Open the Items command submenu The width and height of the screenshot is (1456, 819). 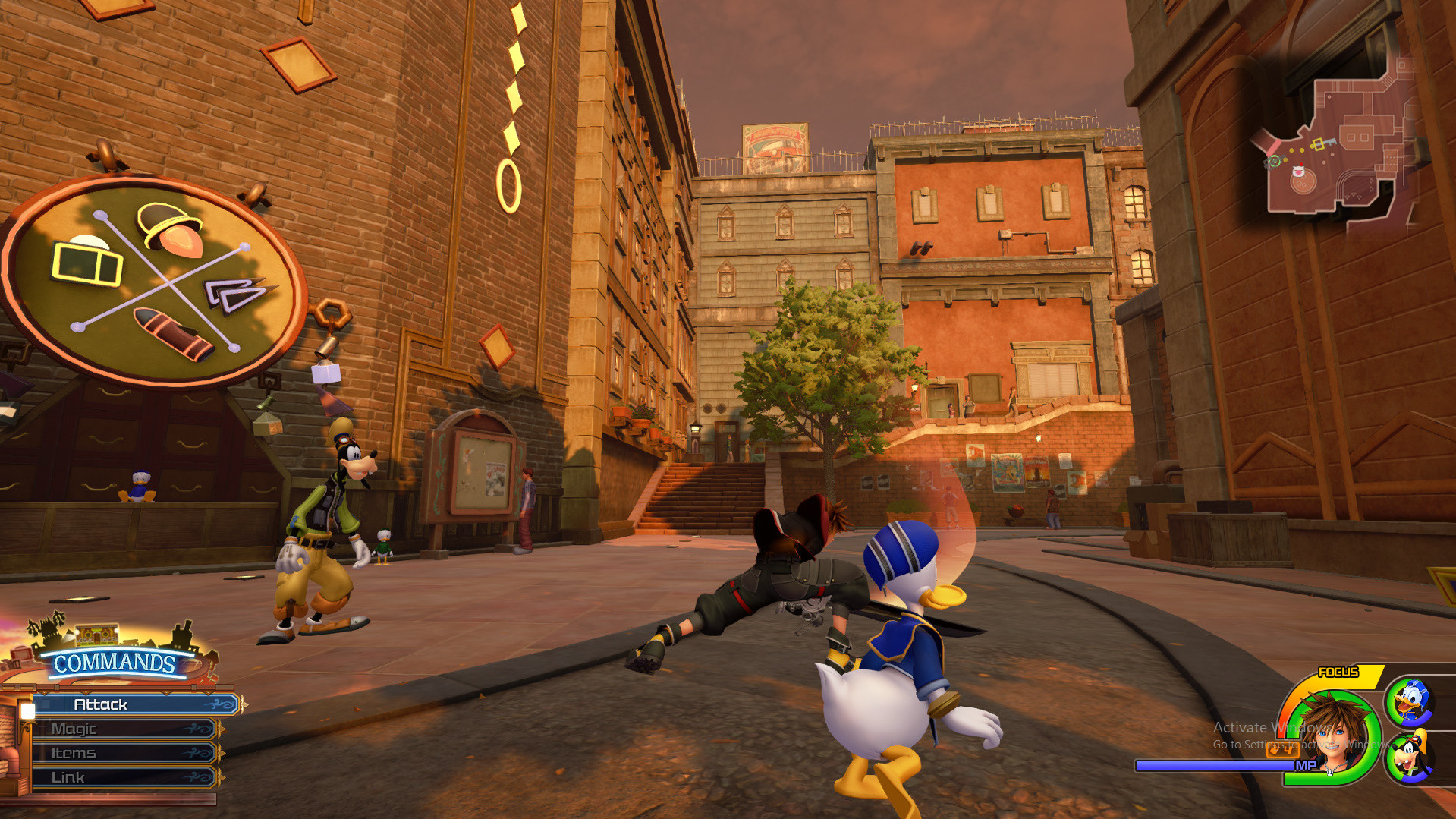(x=74, y=752)
